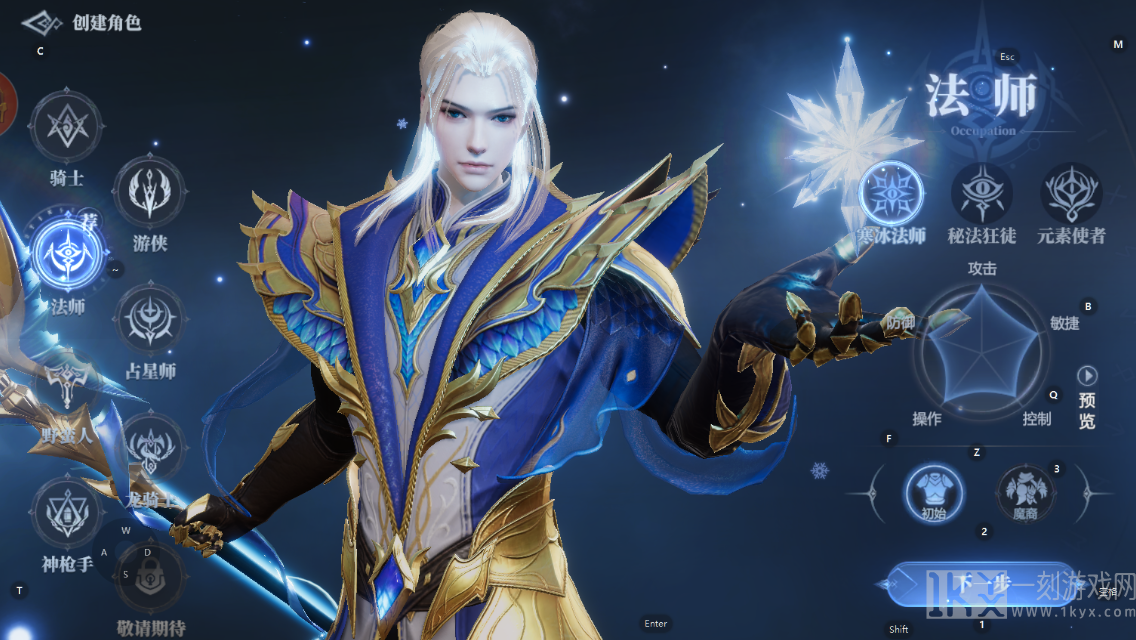Screen dimensions: 1136x640
Task: Switch to the 神枪手 class
Action: 67,512
